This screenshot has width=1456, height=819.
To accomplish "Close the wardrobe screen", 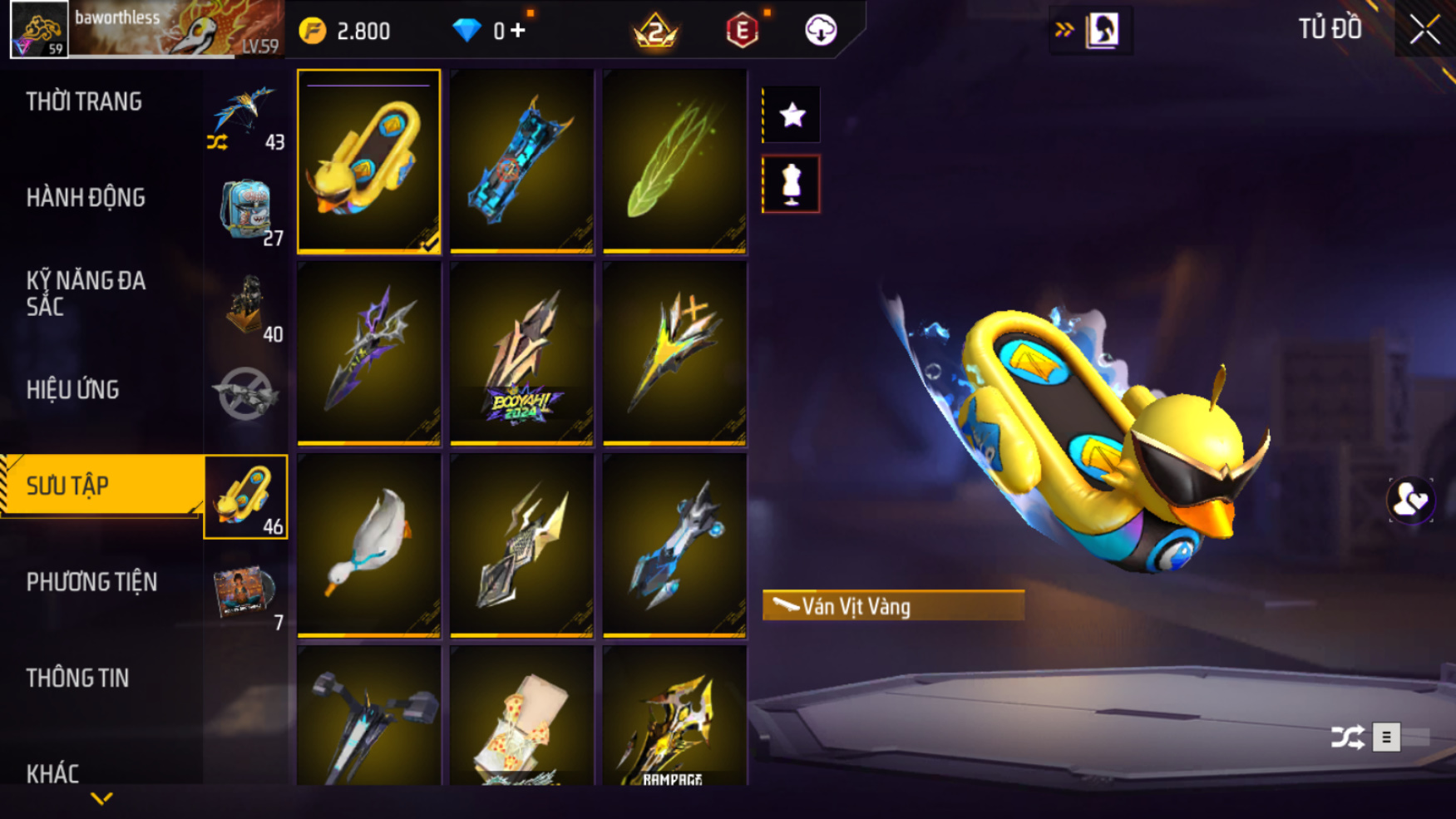I will 1424,31.
